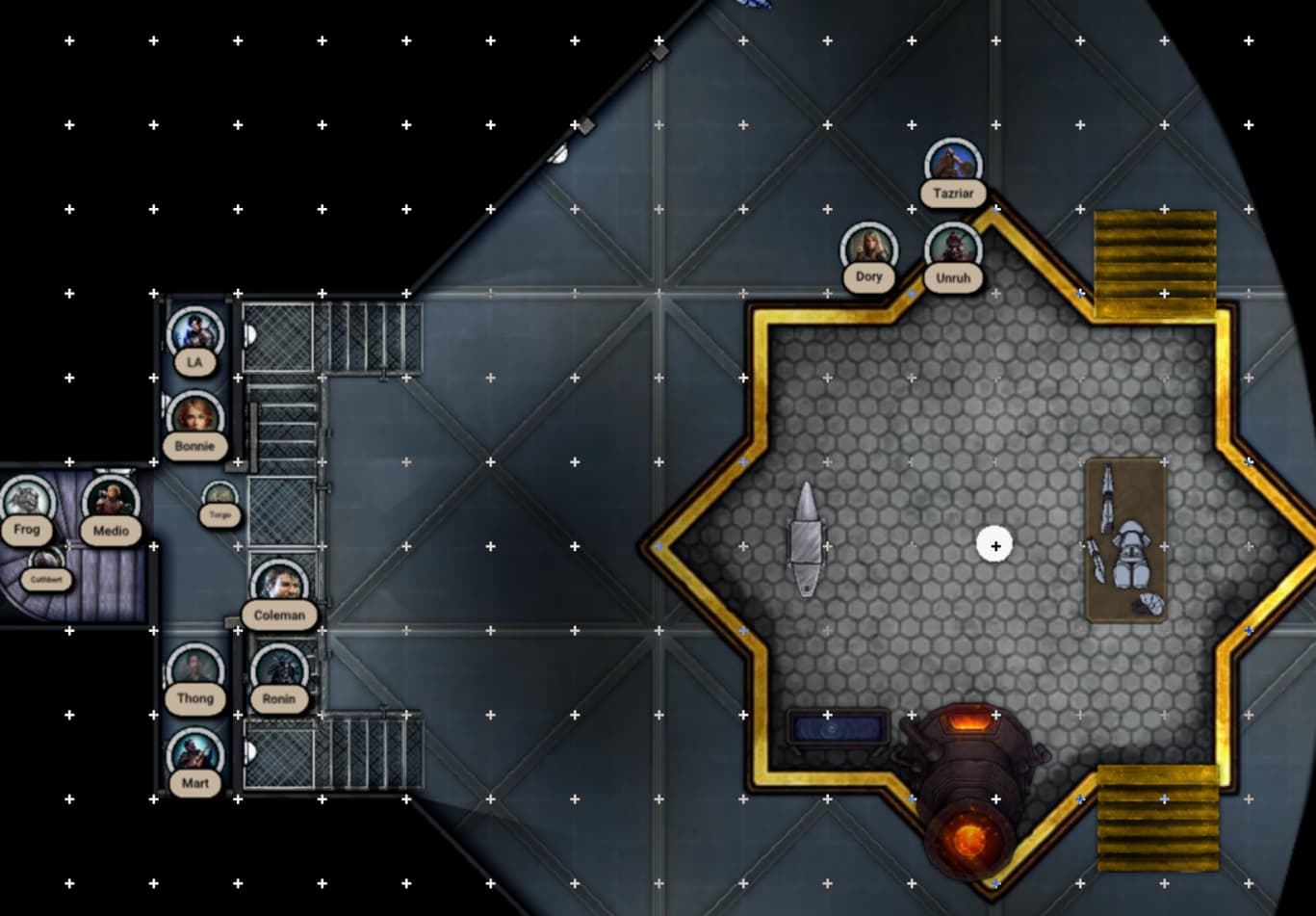Select the Tazriar token
The image size is (1316, 916).
tap(953, 166)
